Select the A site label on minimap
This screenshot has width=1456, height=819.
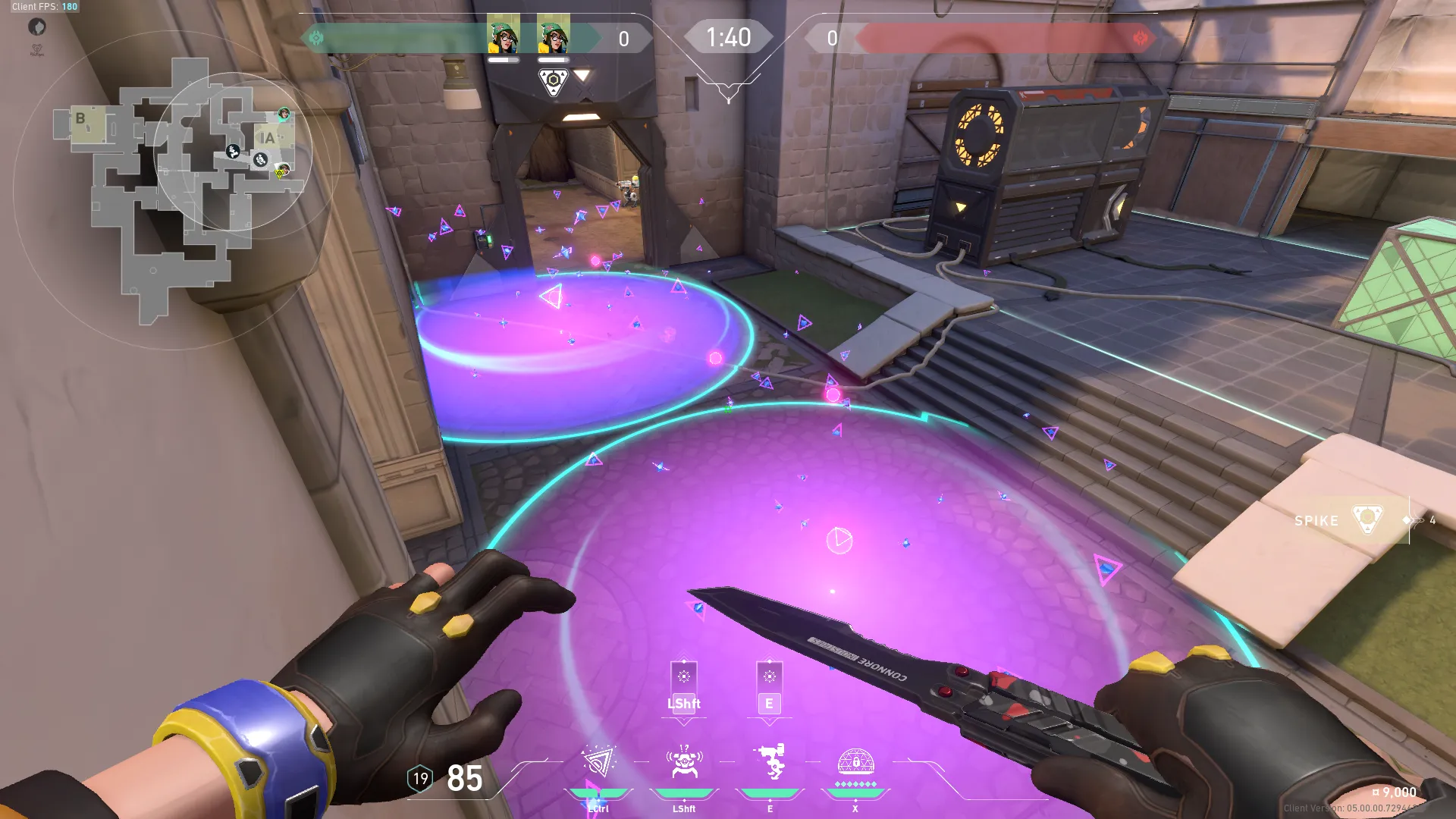pyautogui.click(x=267, y=139)
